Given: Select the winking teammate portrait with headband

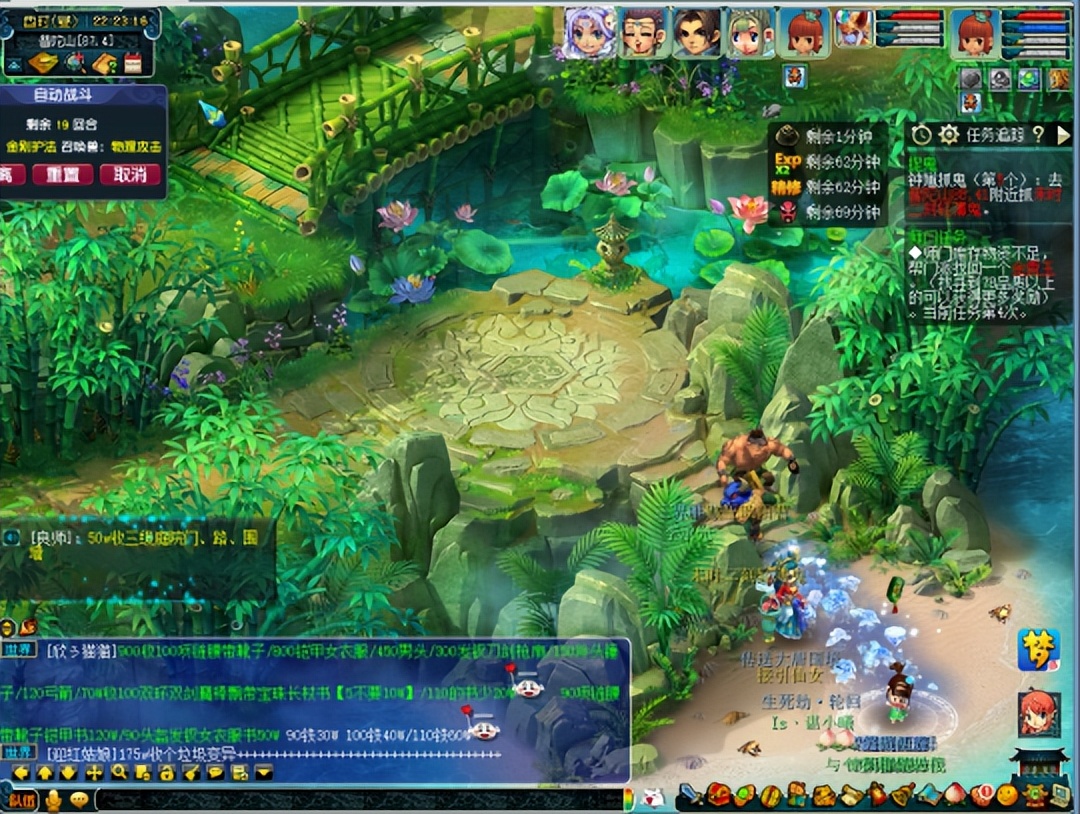Looking at the screenshot, I should (643, 33).
